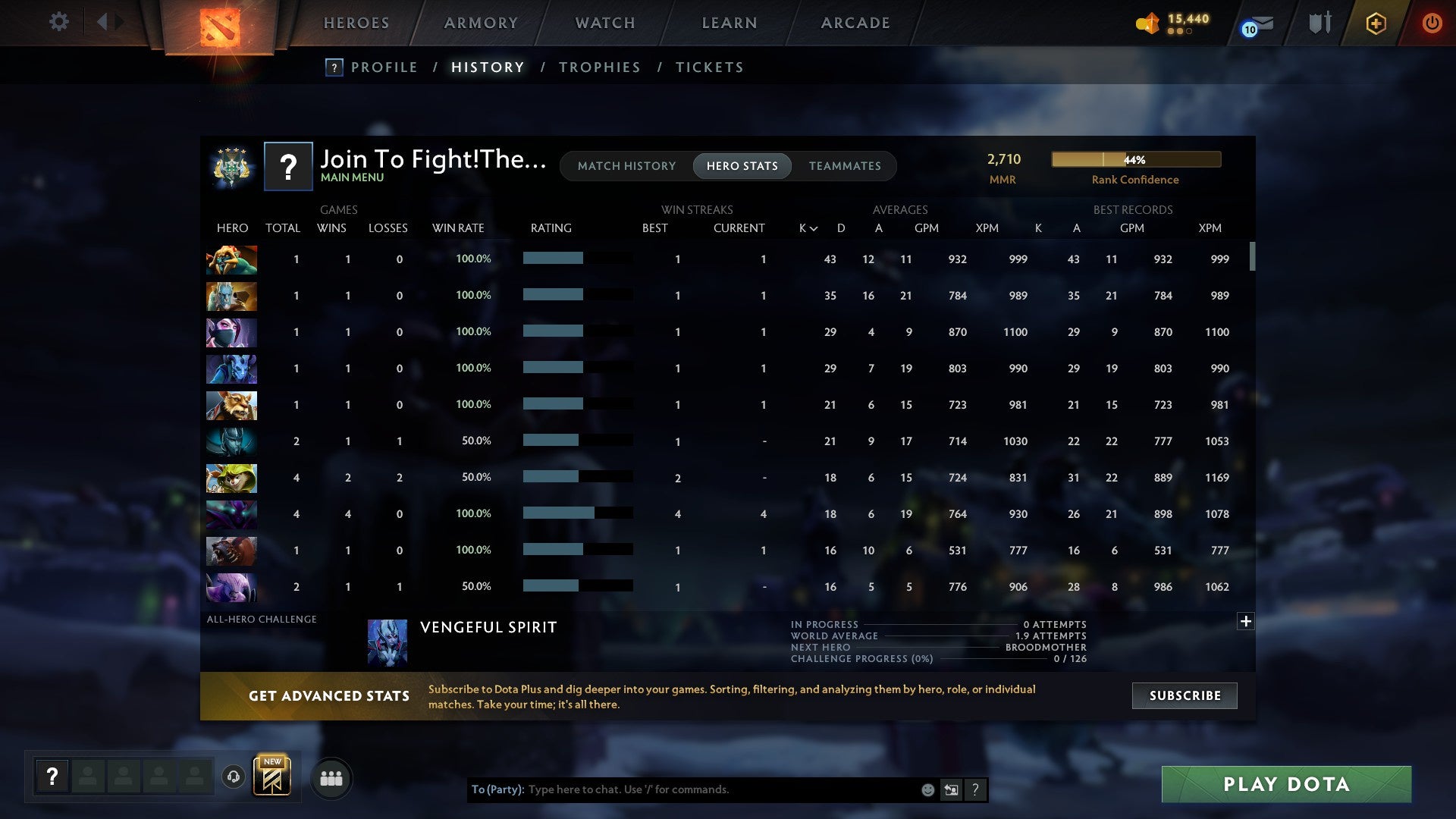The image size is (1456, 819).
Task: Click the SUBSCRIBE button
Action: (x=1184, y=695)
